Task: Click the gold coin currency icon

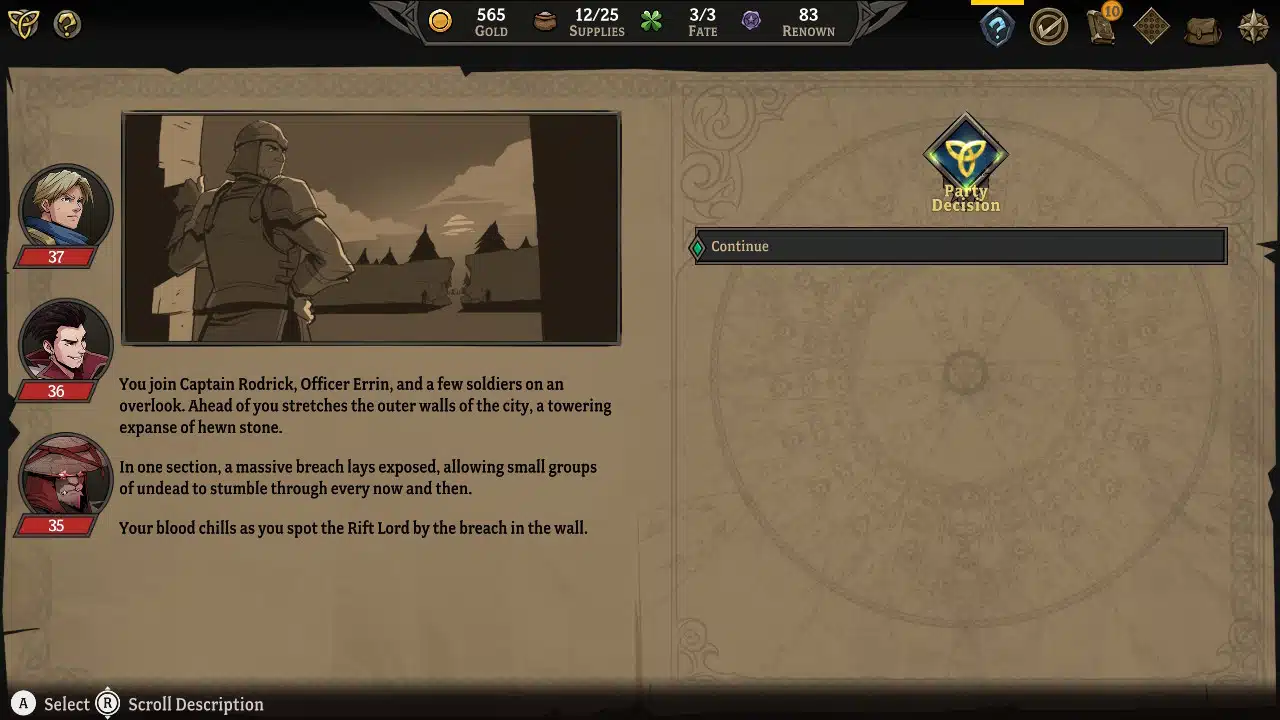Action: (x=440, y=20)
